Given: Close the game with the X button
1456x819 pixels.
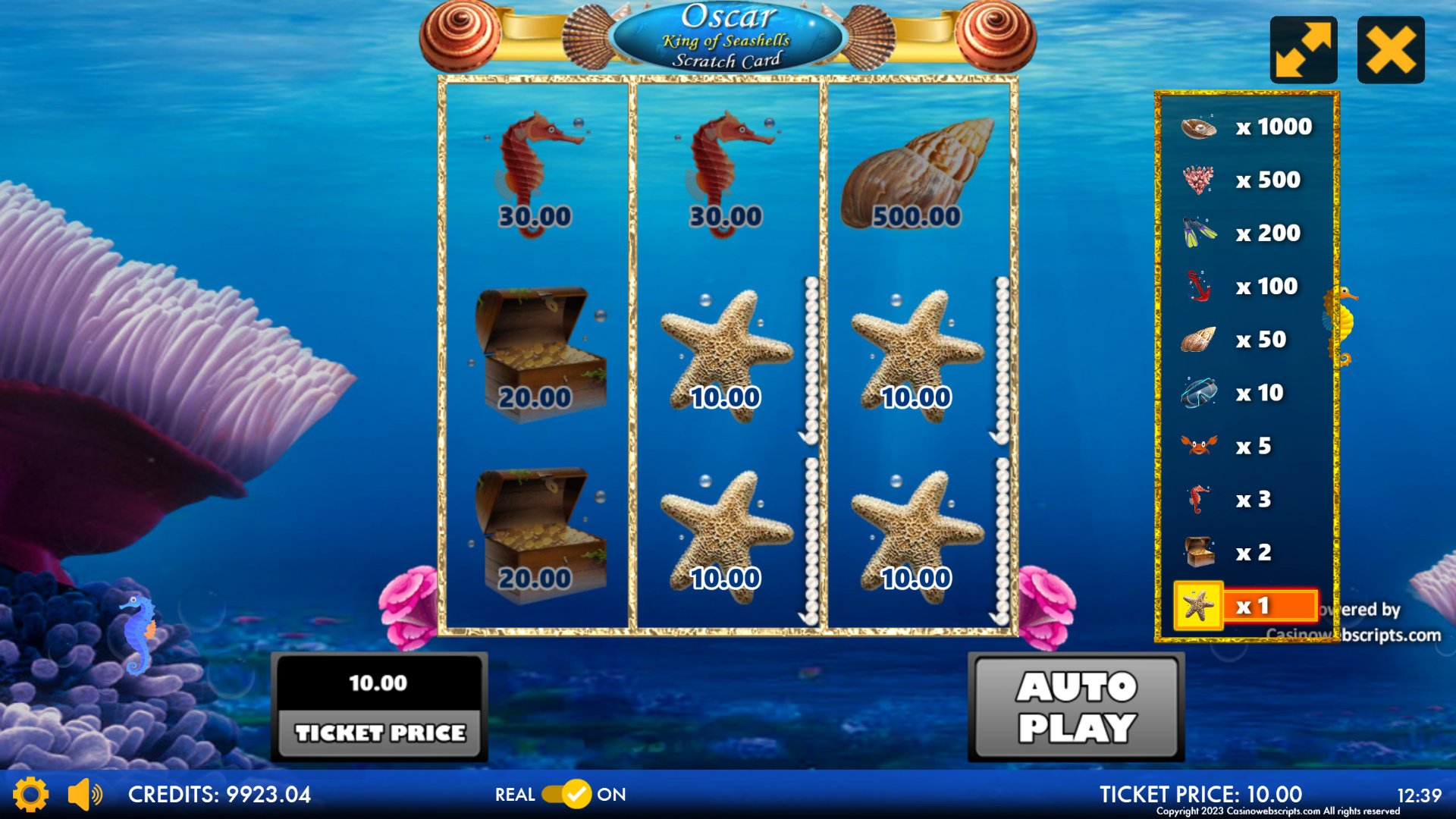Looking at the screenshot, I should (1390, 50).
